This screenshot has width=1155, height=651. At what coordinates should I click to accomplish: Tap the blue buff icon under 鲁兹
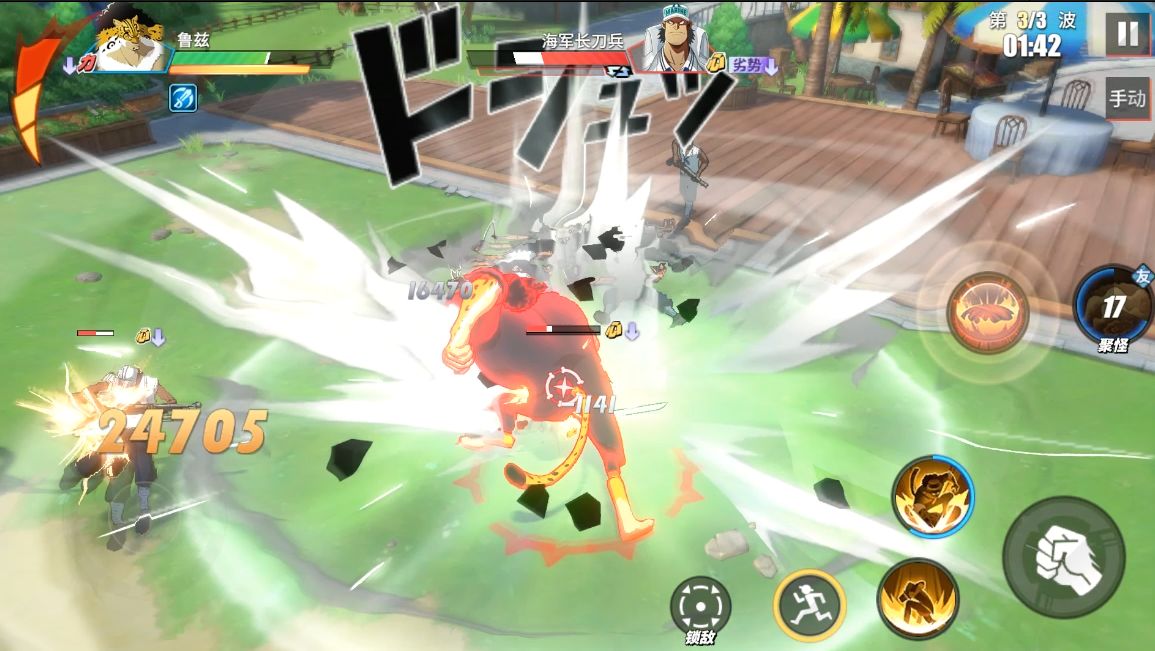point(183,98)
